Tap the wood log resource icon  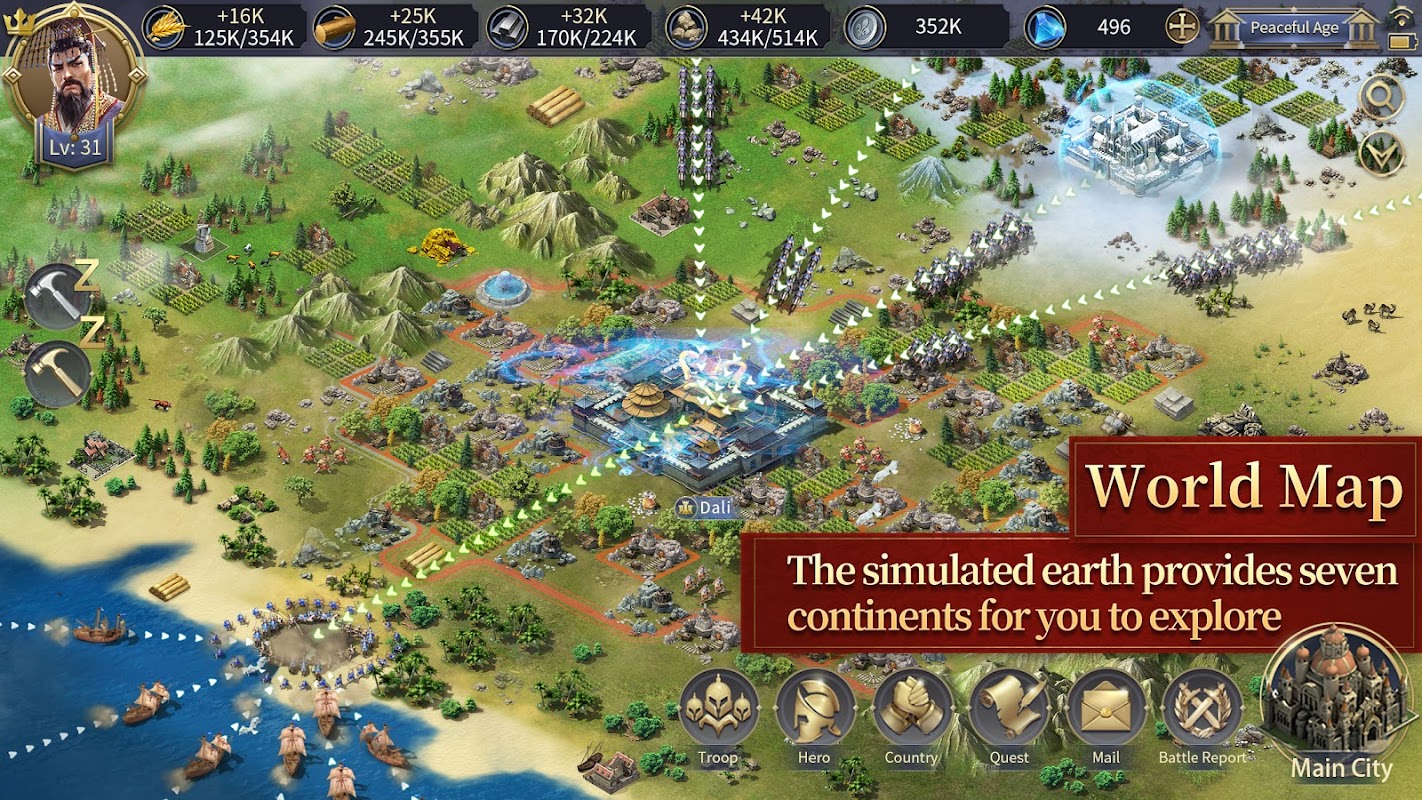[335, 27]
